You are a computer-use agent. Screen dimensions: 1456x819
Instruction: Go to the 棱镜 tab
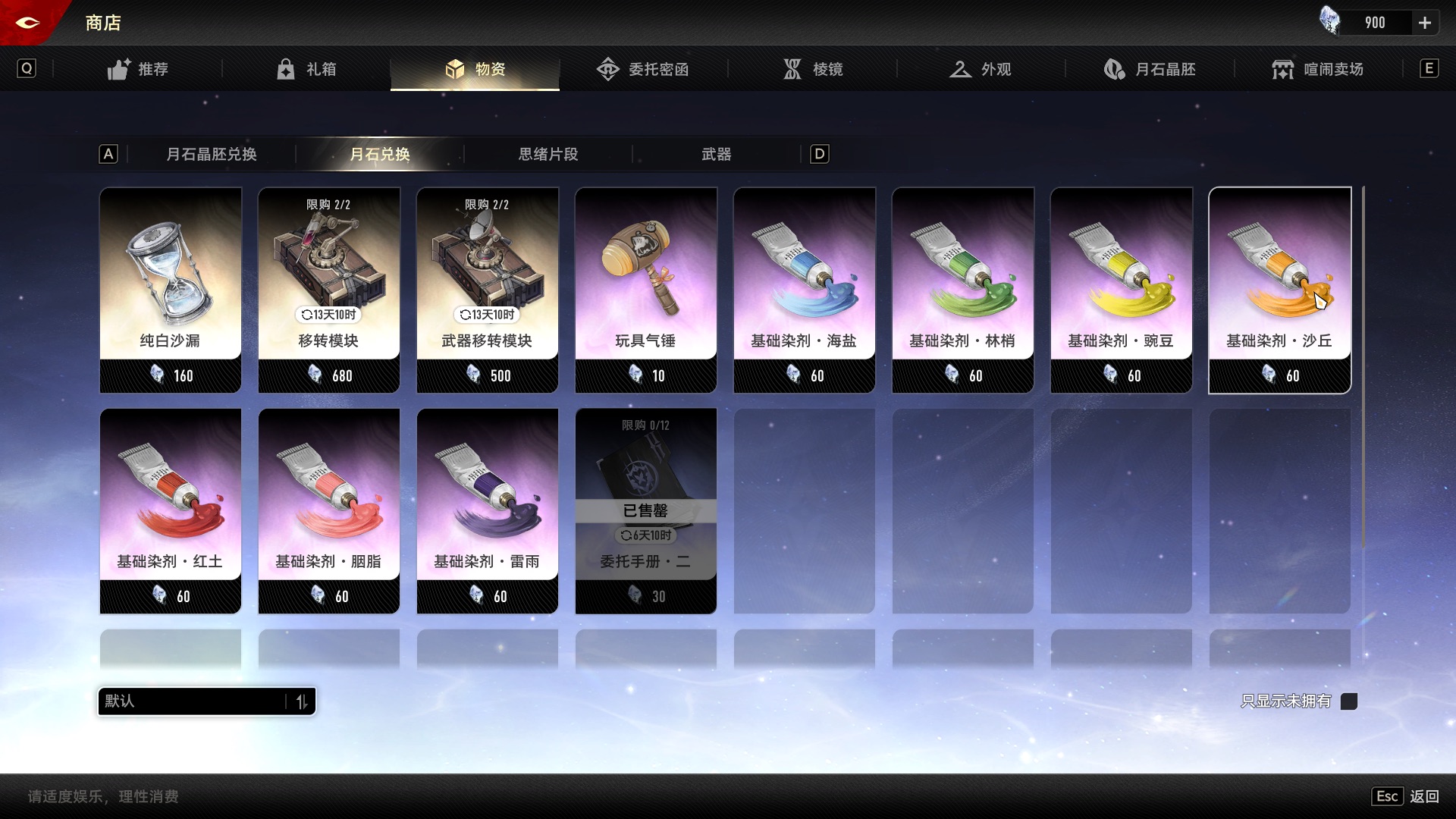pos(812,69)
